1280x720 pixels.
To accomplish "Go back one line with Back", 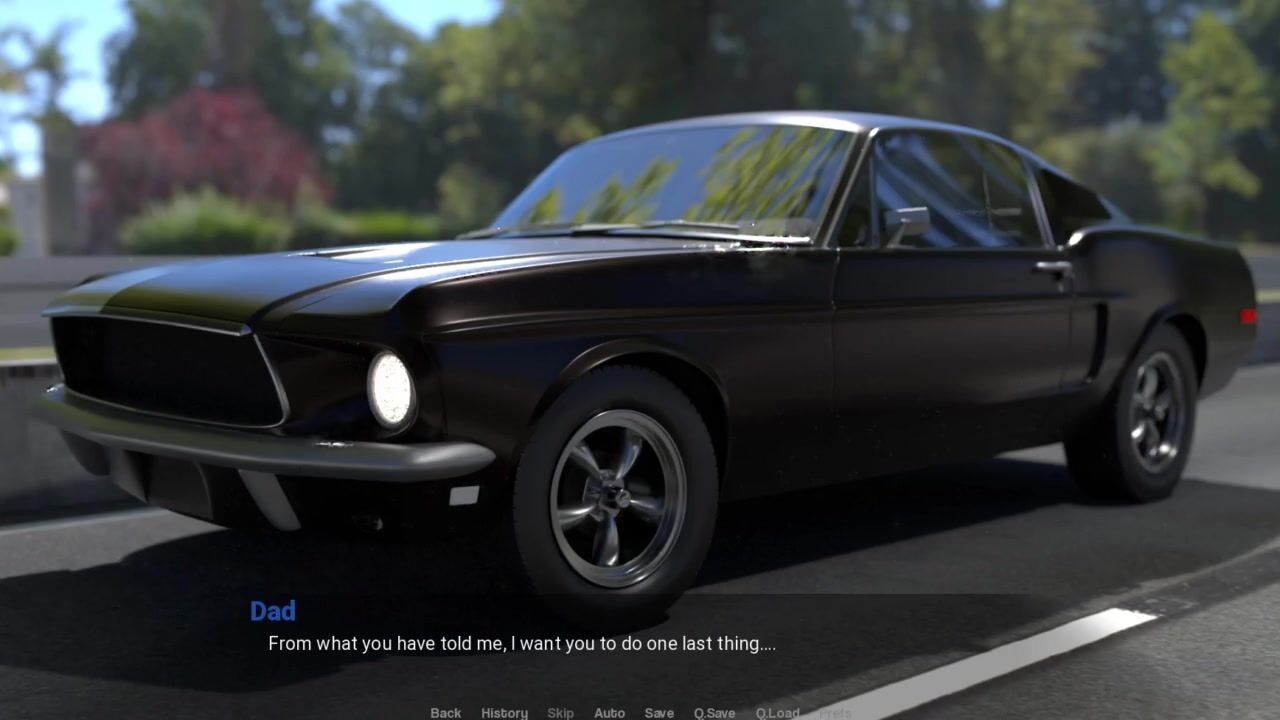I will (445, 713).
